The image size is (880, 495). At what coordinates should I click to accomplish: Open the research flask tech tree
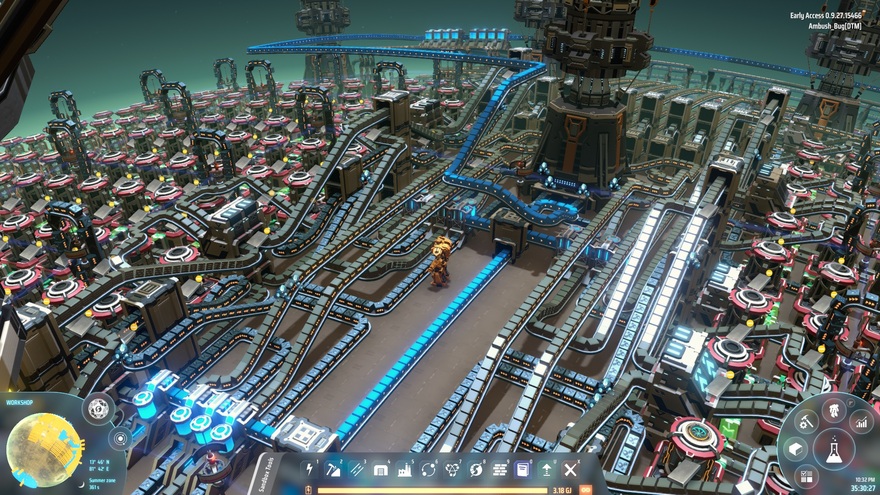click(x=833, y=449)
